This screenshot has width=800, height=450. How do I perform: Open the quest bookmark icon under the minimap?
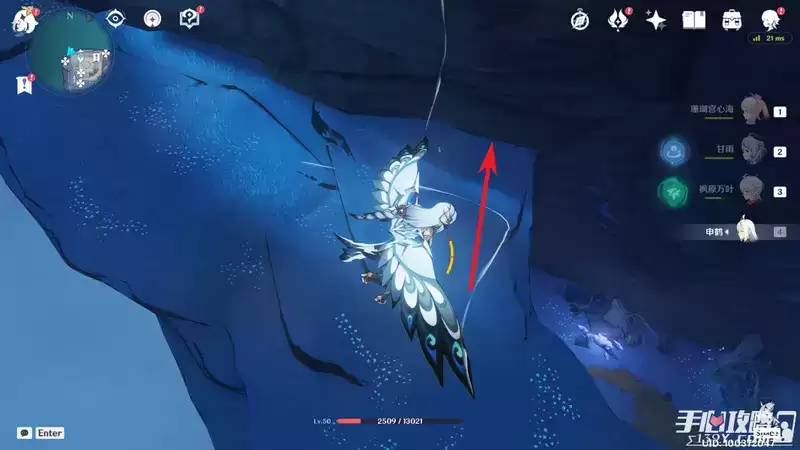(23, 86)
